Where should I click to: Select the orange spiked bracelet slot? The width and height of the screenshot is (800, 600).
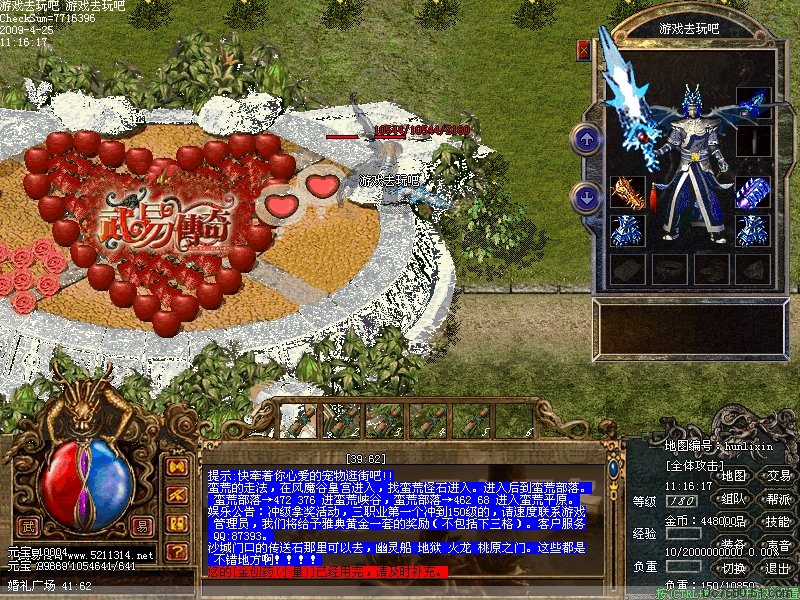627,193
